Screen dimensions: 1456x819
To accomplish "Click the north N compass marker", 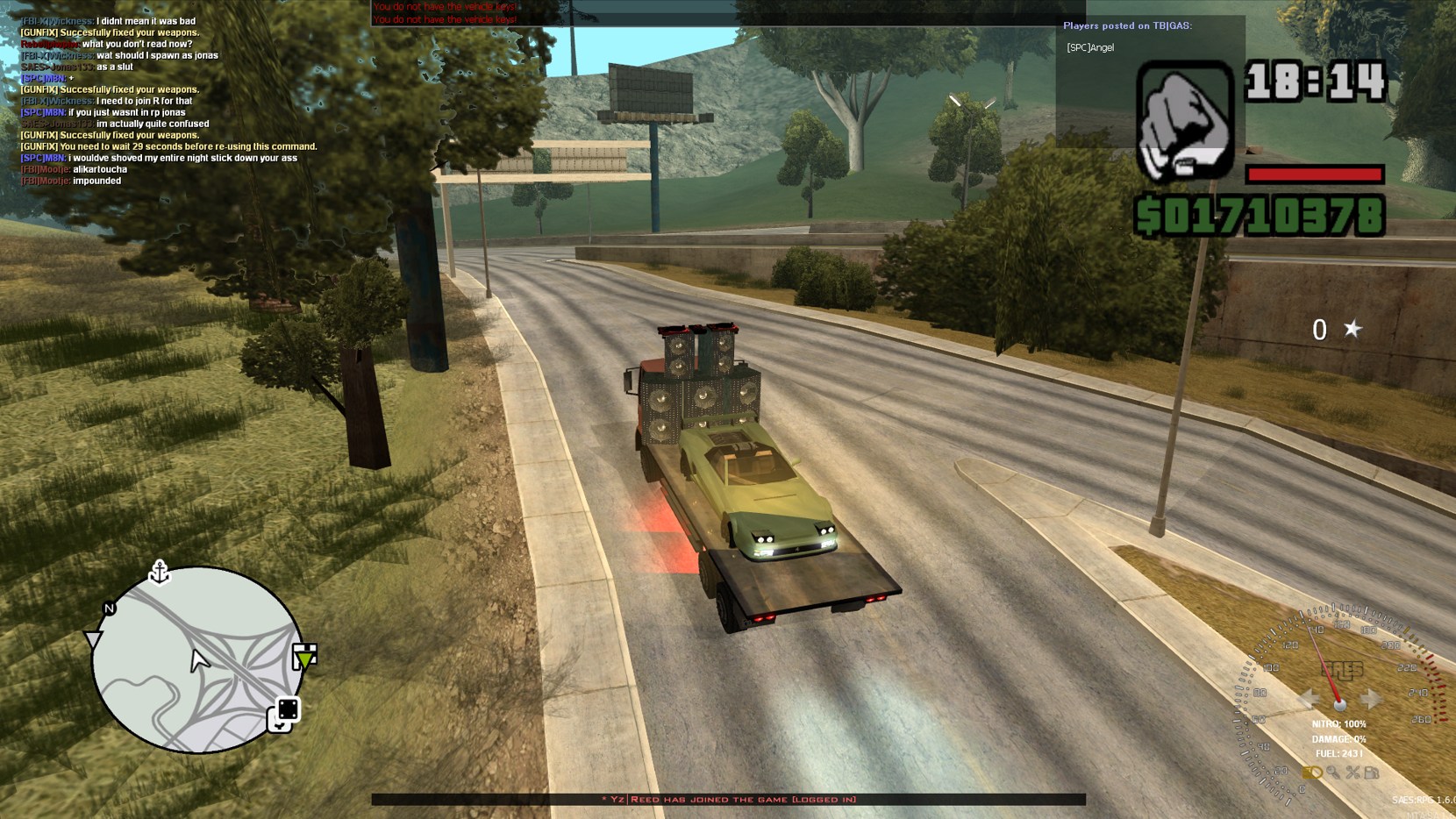I will [x=110, y=608].
